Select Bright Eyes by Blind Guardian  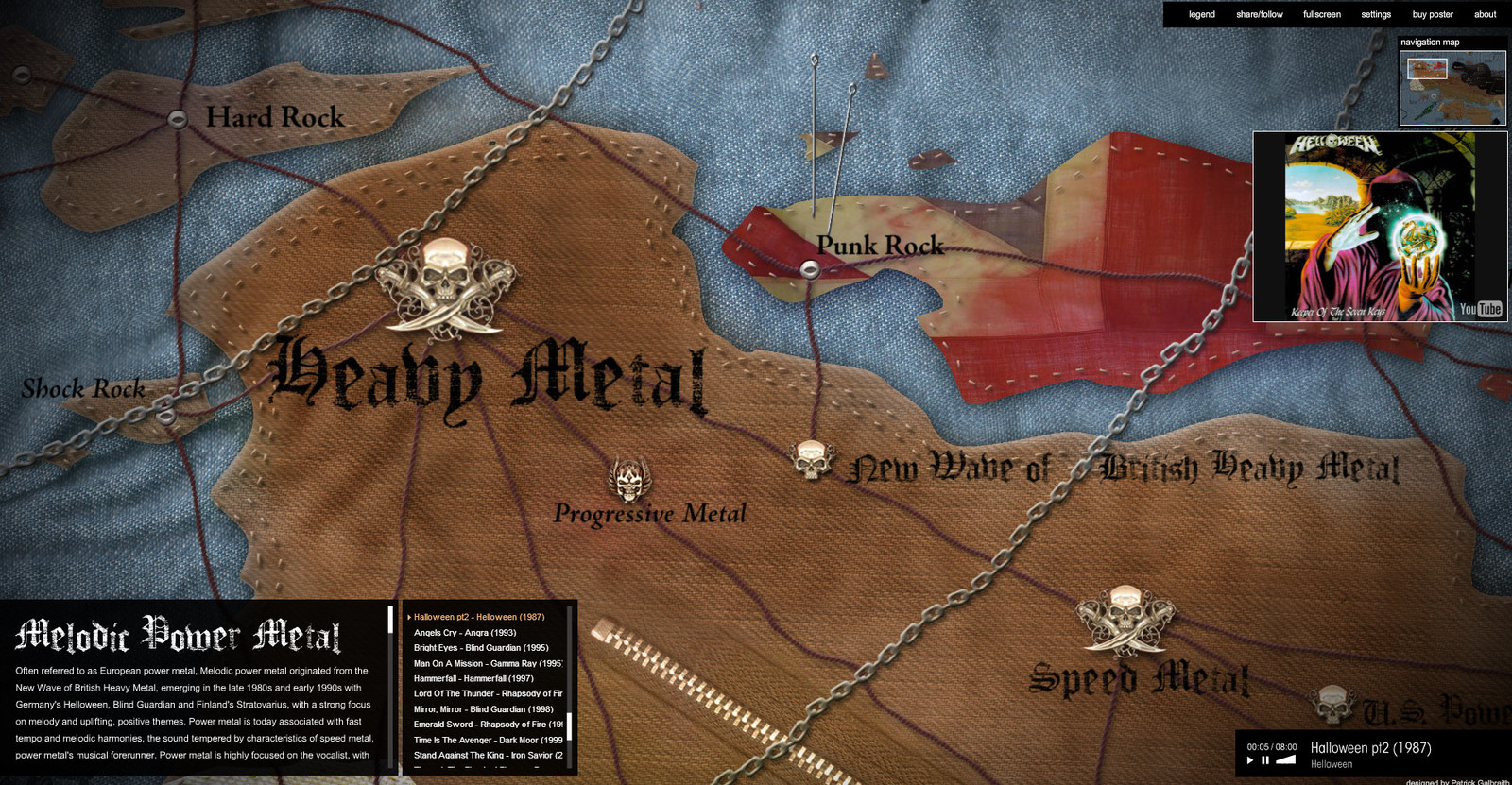click(x=480, y=648)
